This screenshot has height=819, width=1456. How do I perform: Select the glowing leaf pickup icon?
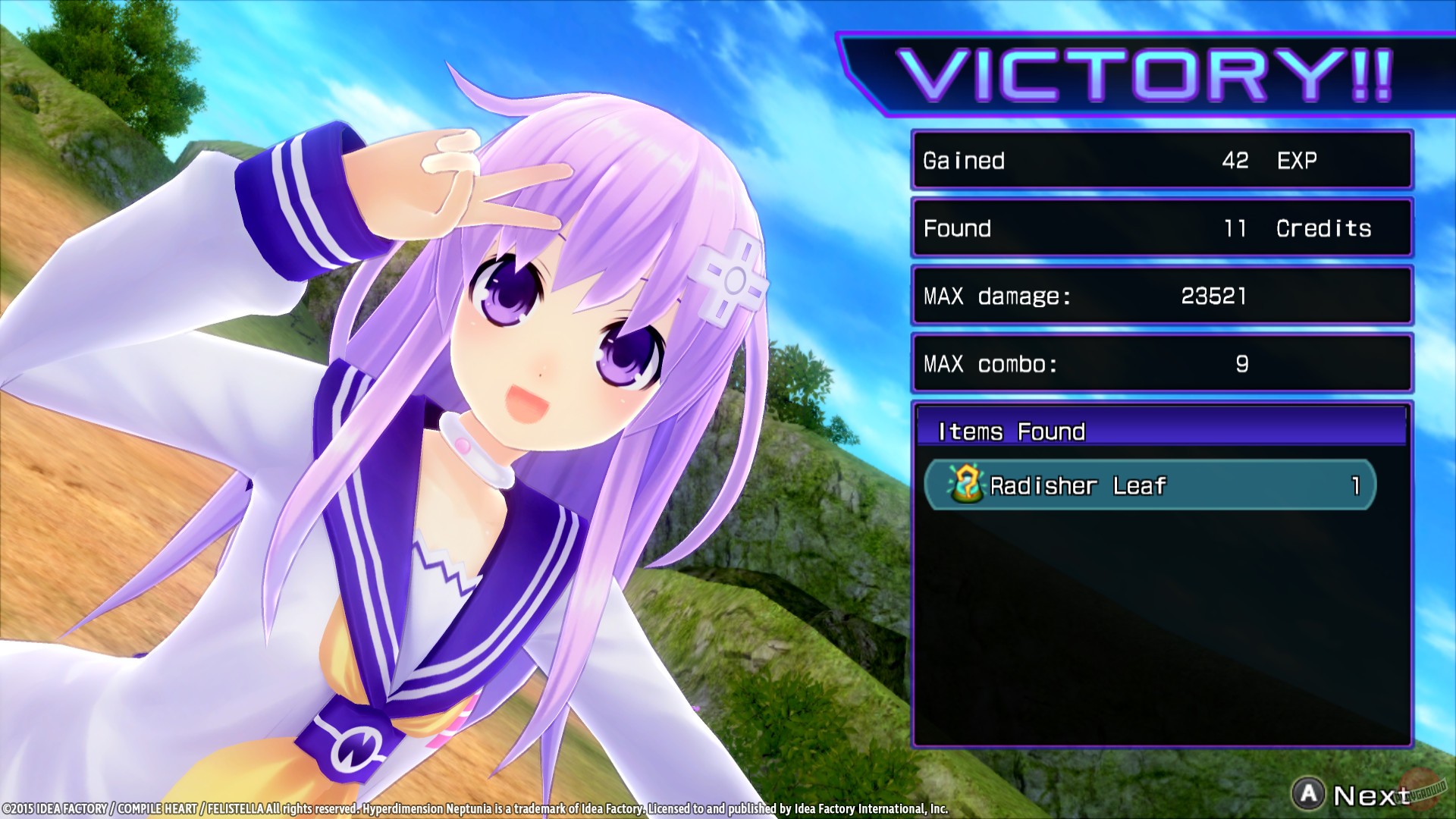[x=966, y=484]
